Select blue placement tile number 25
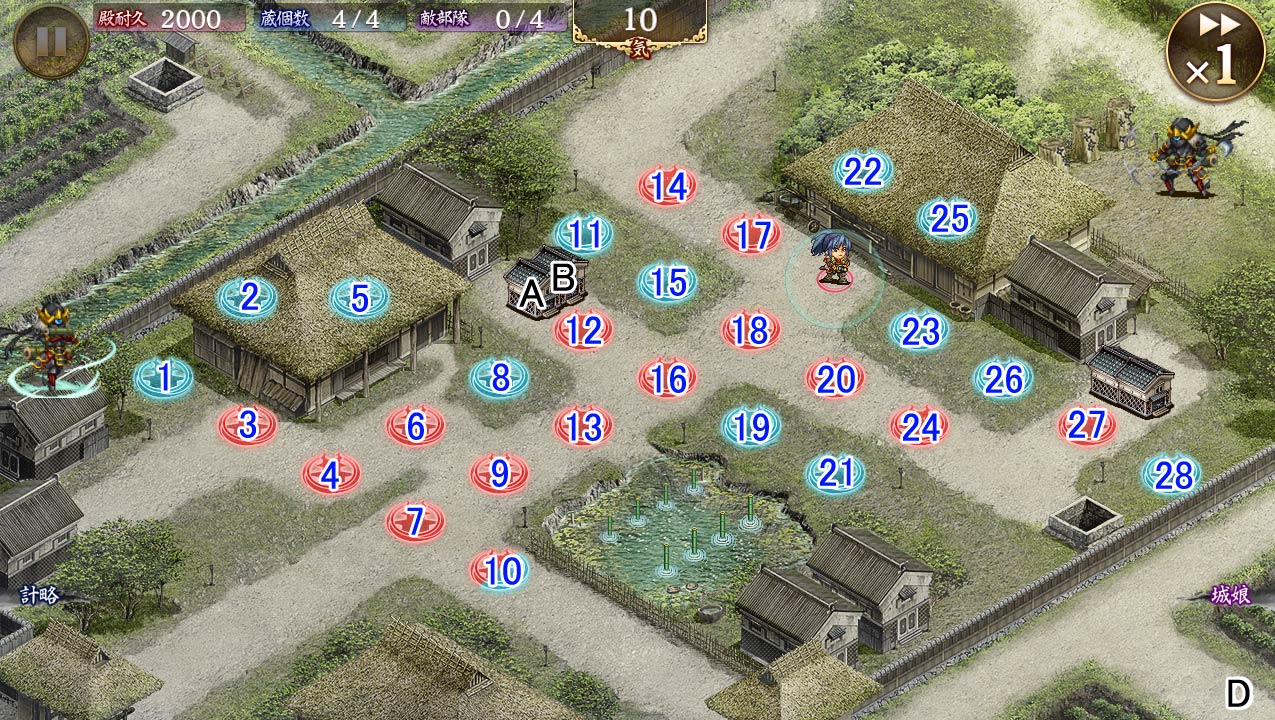The image size is (1275, 720). 948,218
